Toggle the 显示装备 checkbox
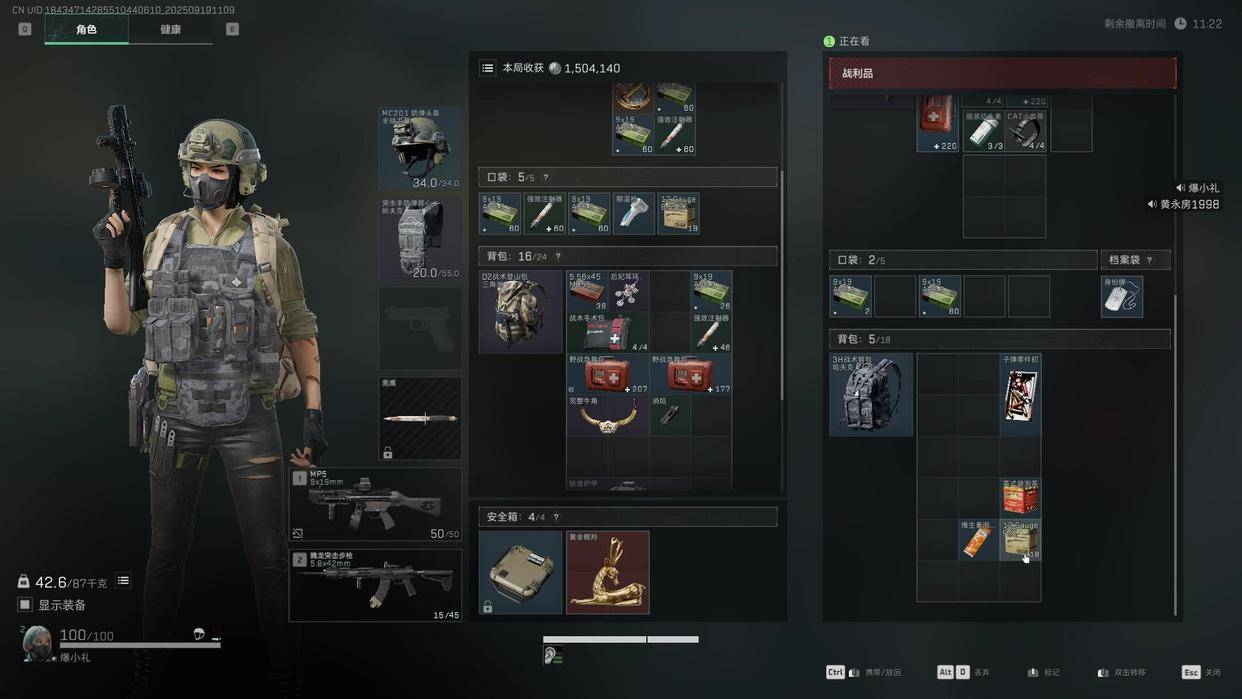1242x699 pixels. click(25, 605)
